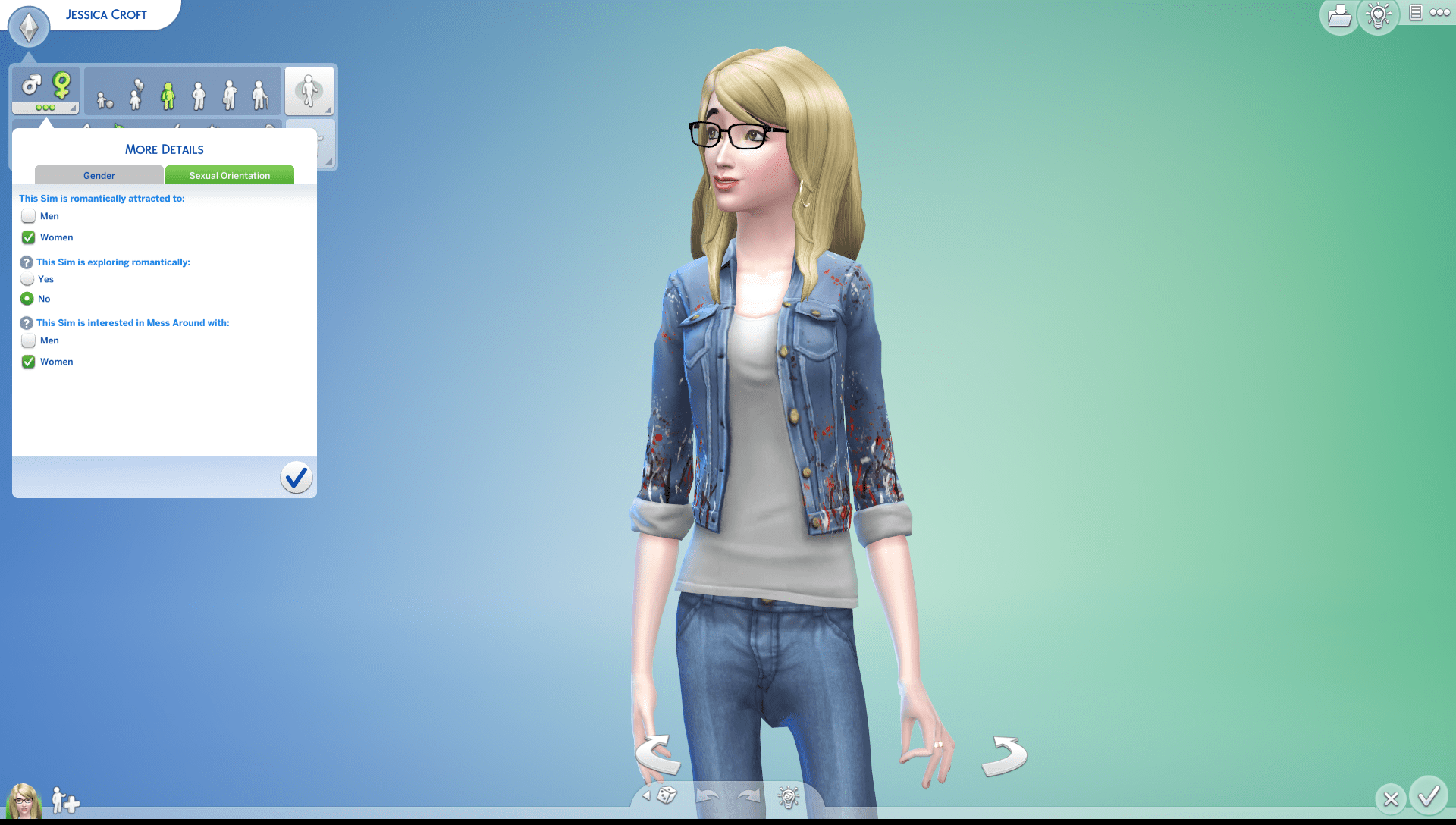Open the summary list icon near top right
Image resolution: width=1456 pixels, height=825 pixels.
point(1415,13)
